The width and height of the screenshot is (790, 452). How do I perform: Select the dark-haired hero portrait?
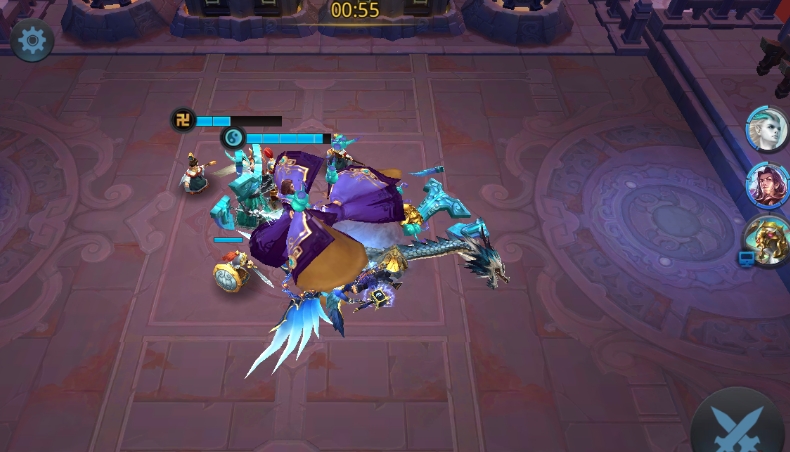[x=767, y=185]
